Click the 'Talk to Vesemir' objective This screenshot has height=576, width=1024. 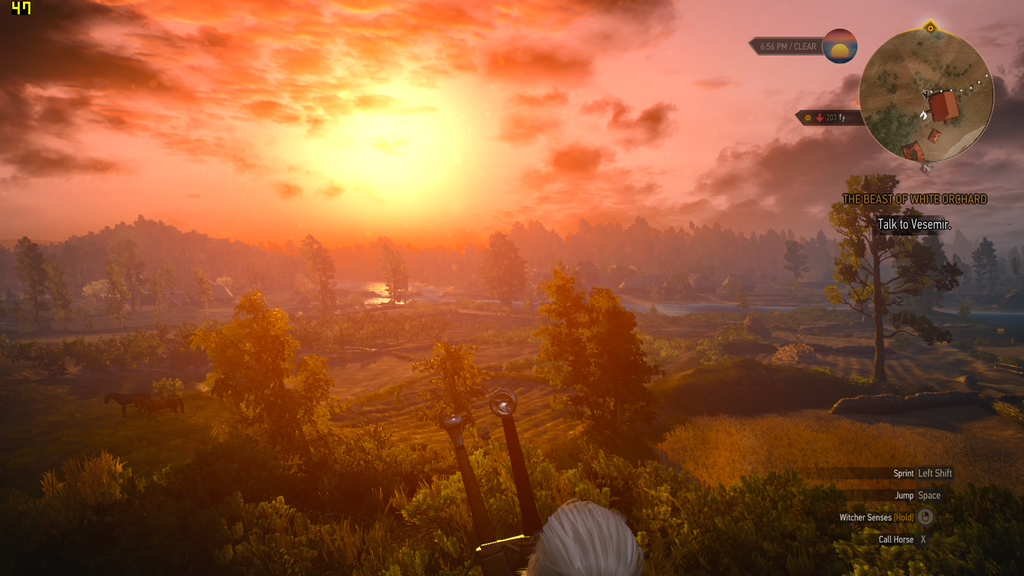913,224
